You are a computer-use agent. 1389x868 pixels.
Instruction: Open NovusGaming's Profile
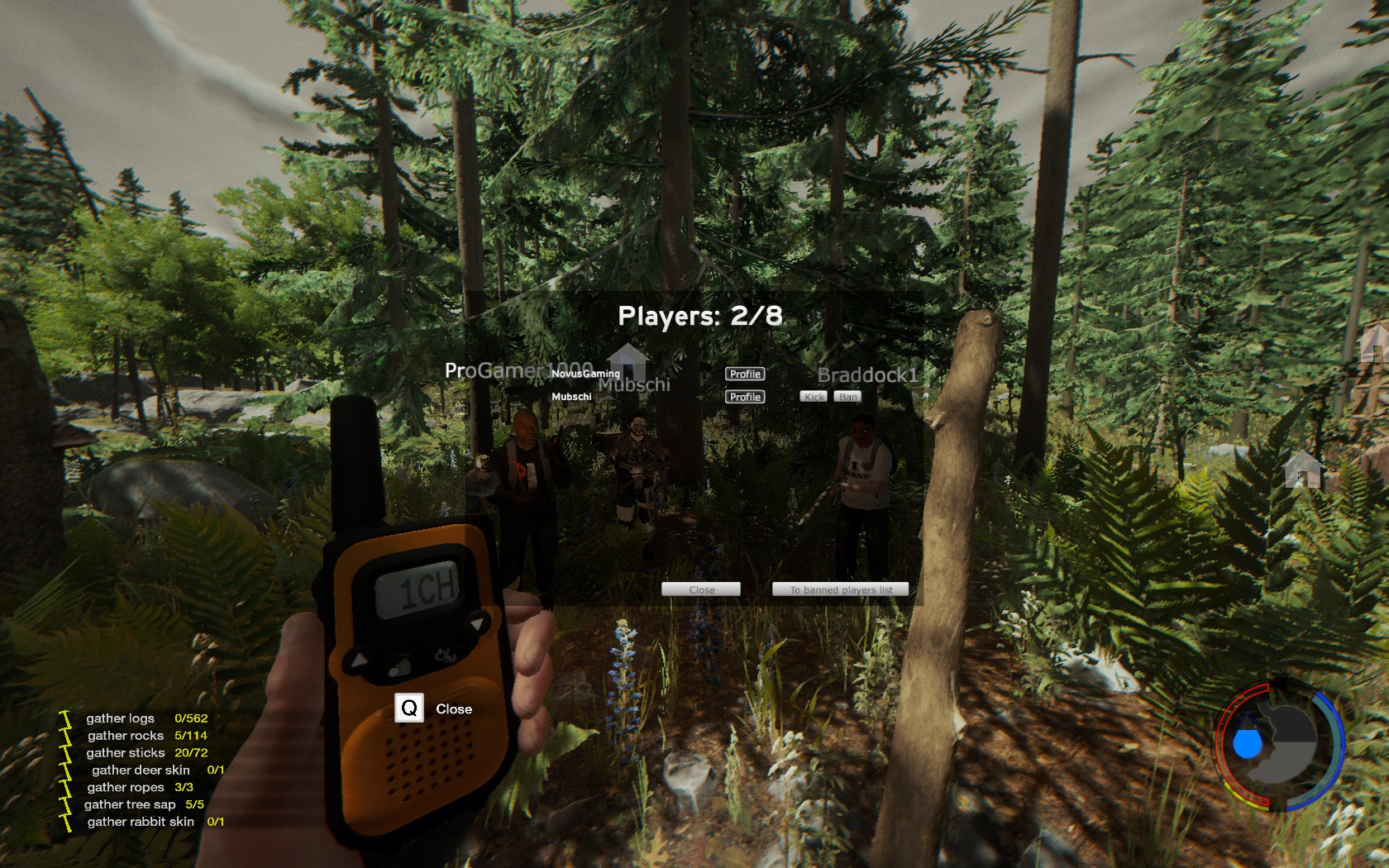[745, 374]
